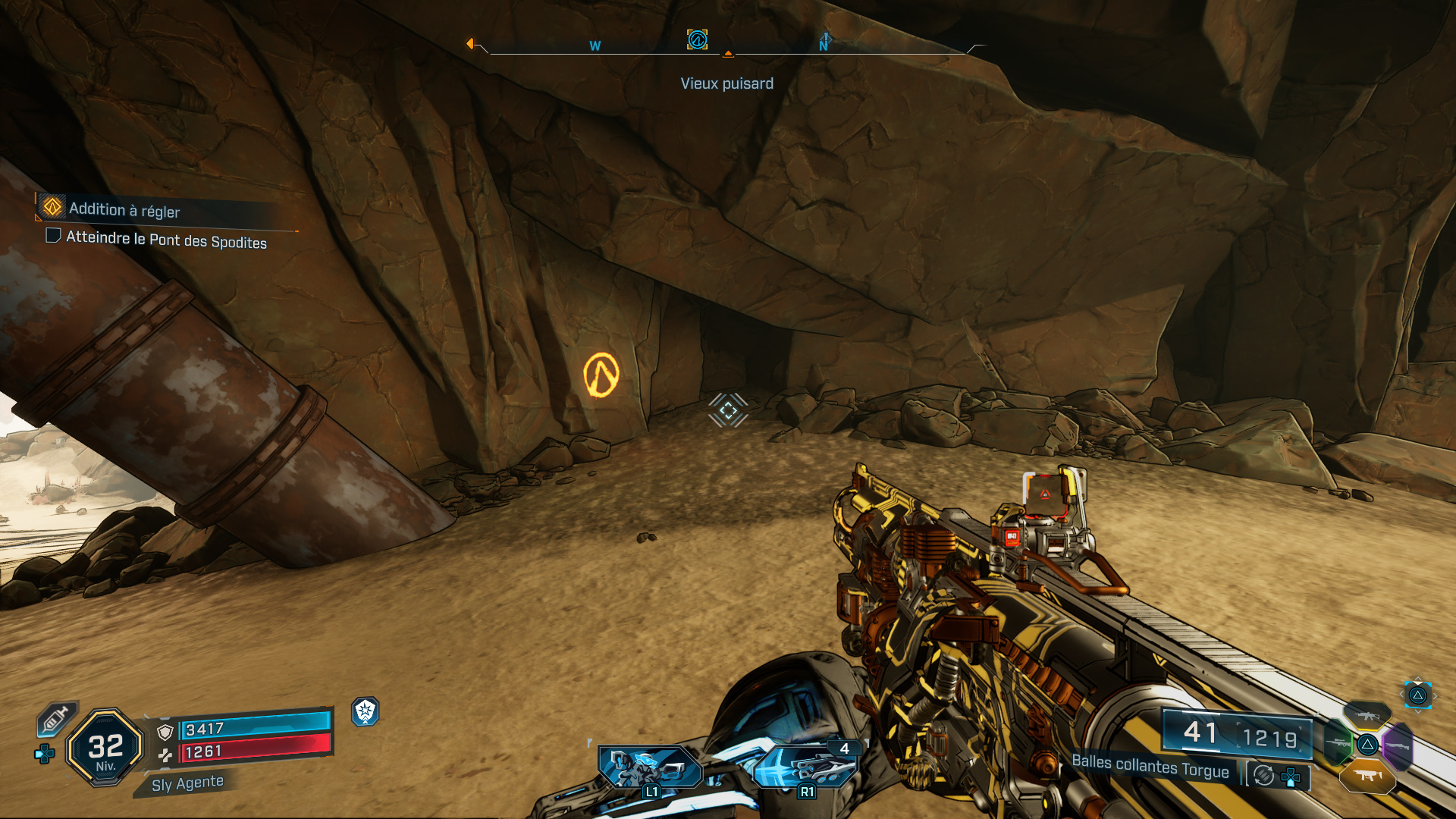Viewport: 1456px width, 819px height.
Task: Click the quest marker on the compass
Action: [697, 39]
